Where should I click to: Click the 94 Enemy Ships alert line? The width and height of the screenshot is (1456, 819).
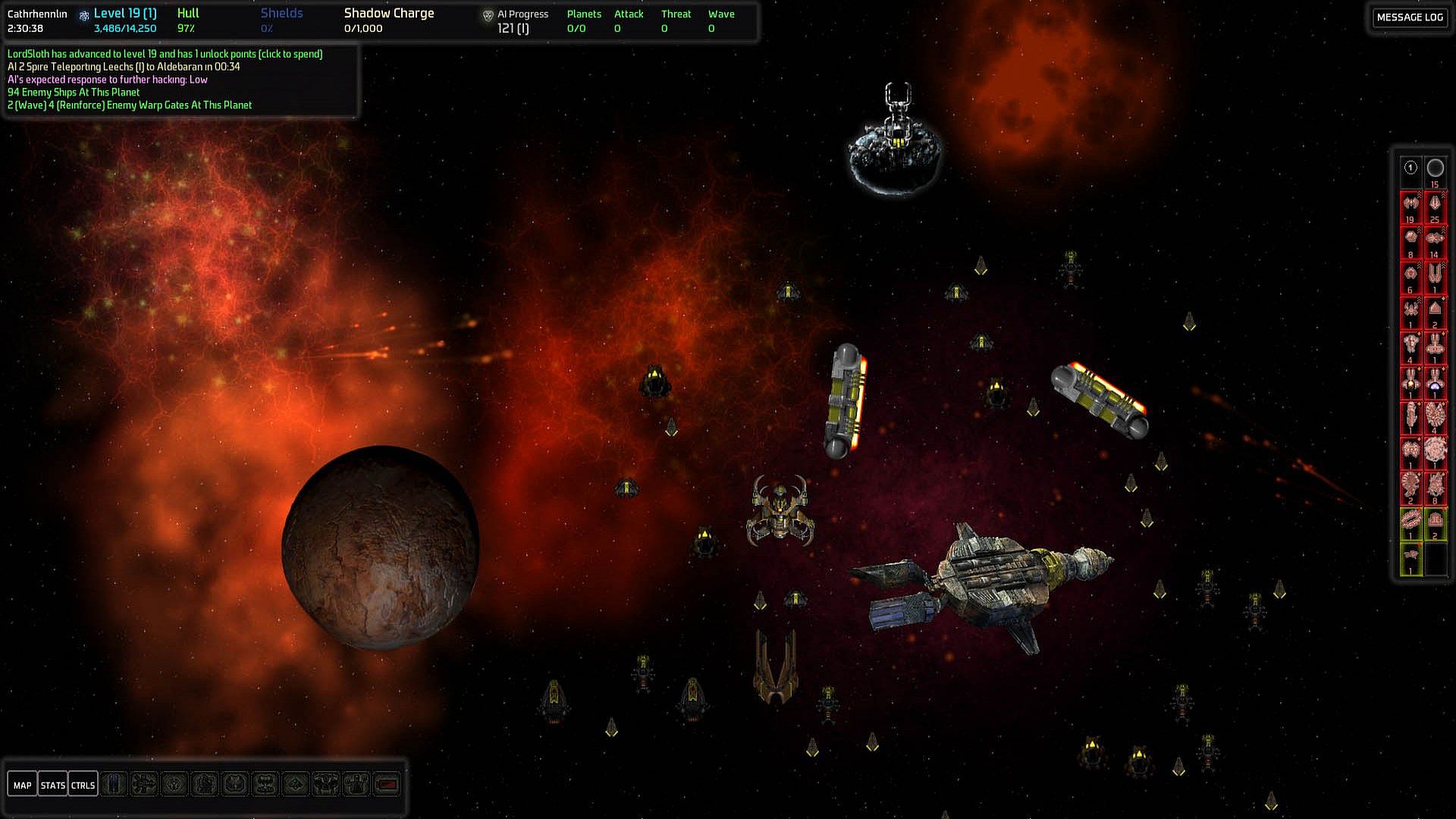pos(74,93)
